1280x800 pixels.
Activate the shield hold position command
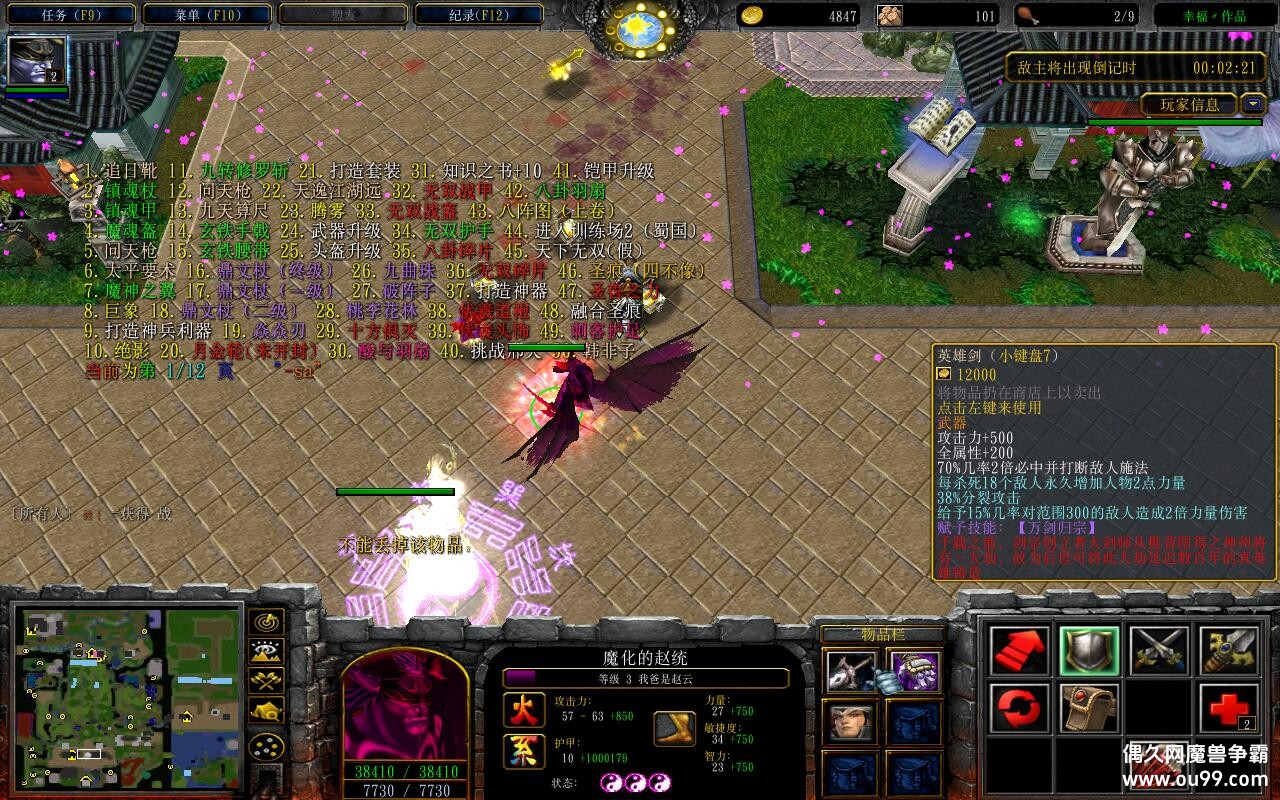[x=1090, y=651]
